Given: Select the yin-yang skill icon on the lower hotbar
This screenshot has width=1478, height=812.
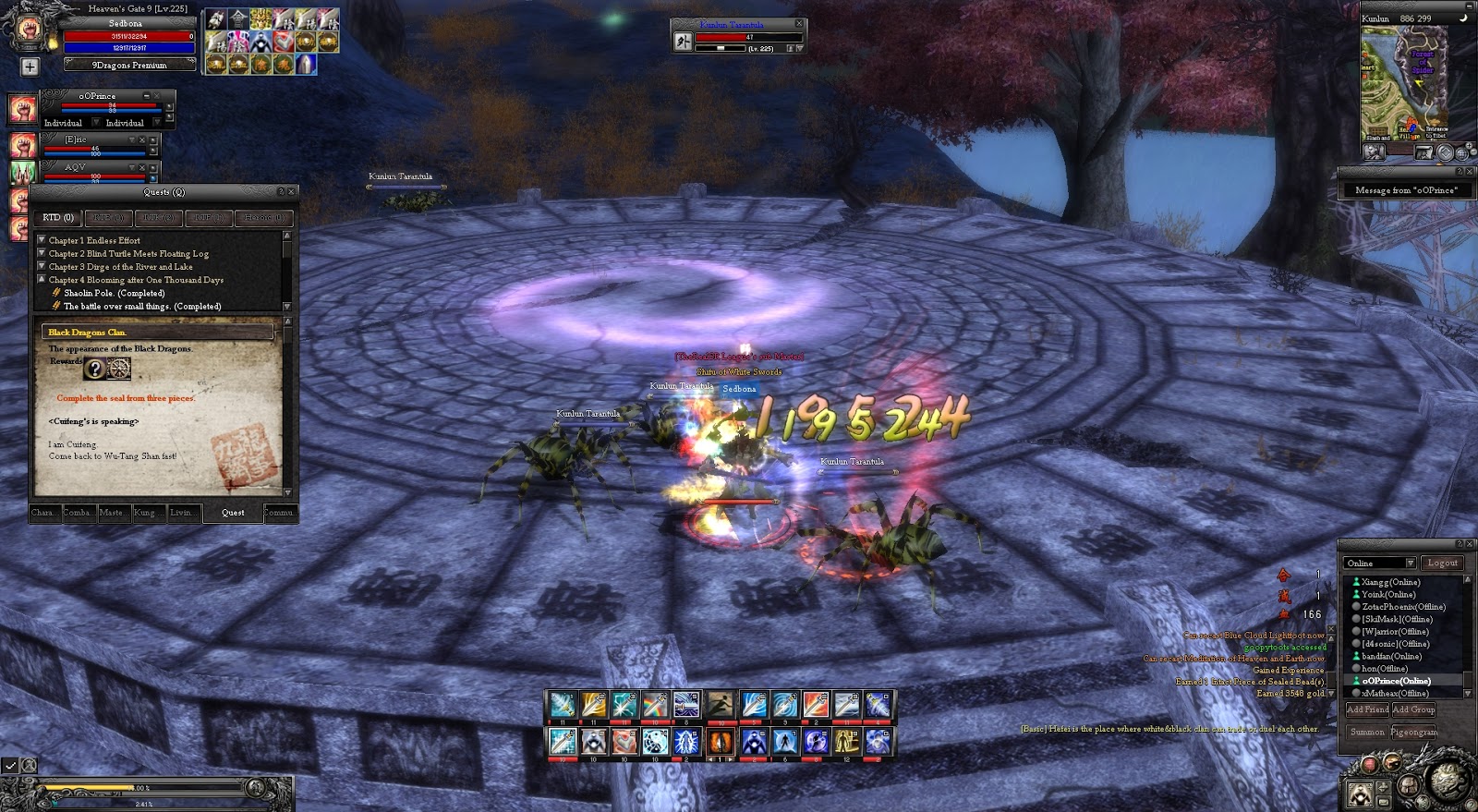Looking at the screenshot, I should [654, 742].
